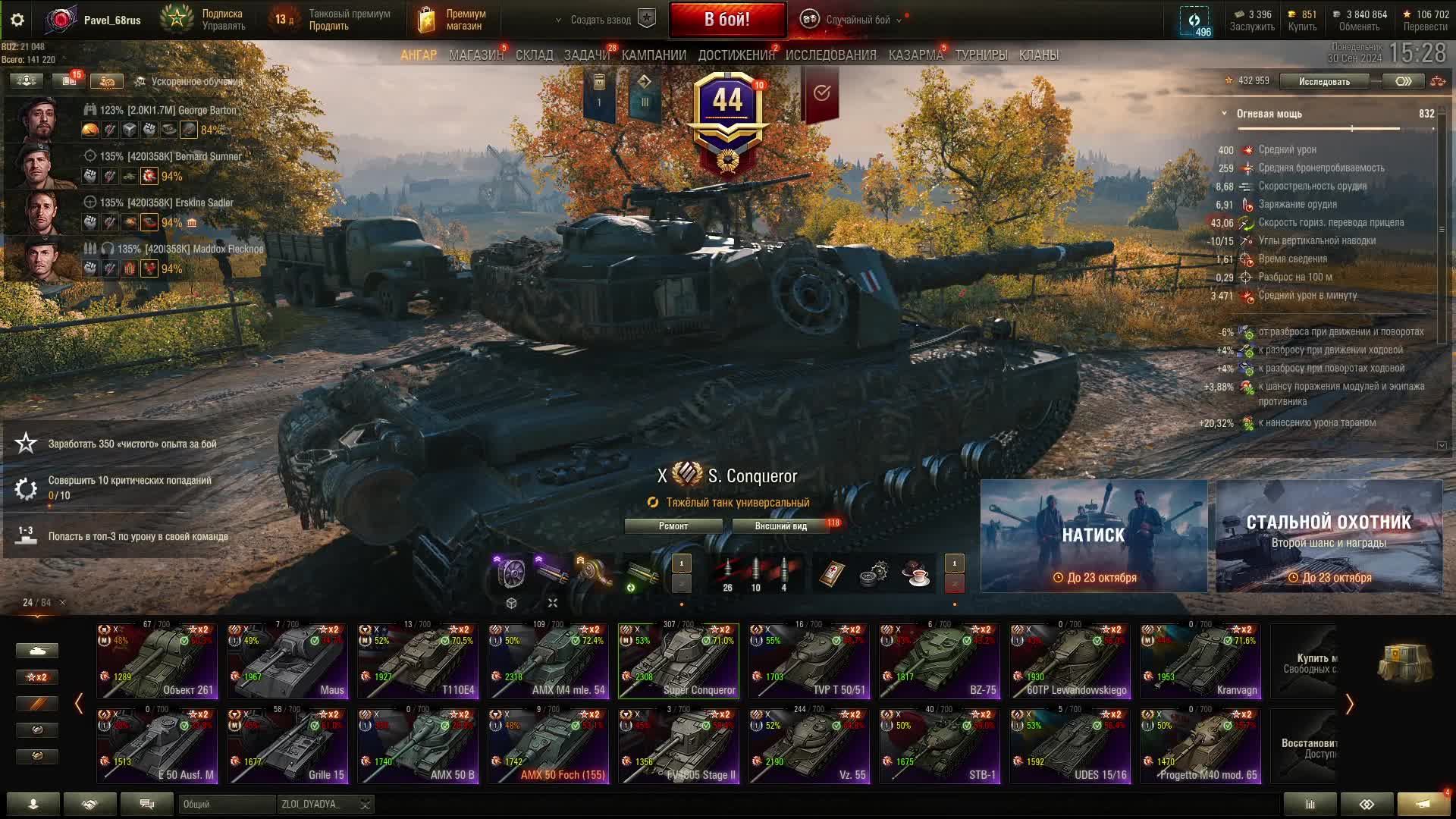
Task: Open the КАЗАРМА tab
Action: coord(915,55)
